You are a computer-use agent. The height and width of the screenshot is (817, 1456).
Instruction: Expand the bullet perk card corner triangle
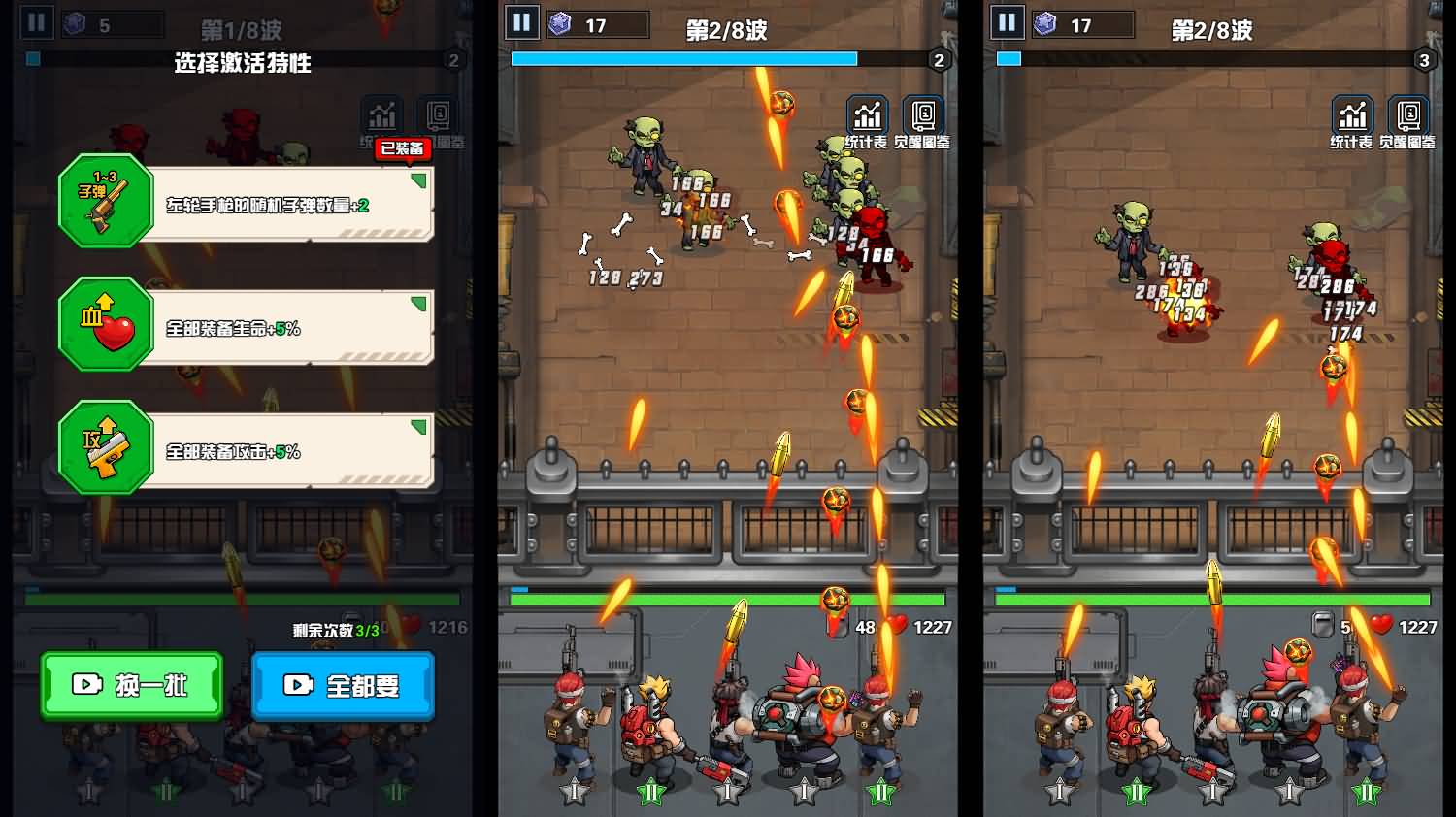tap(418, 180)
